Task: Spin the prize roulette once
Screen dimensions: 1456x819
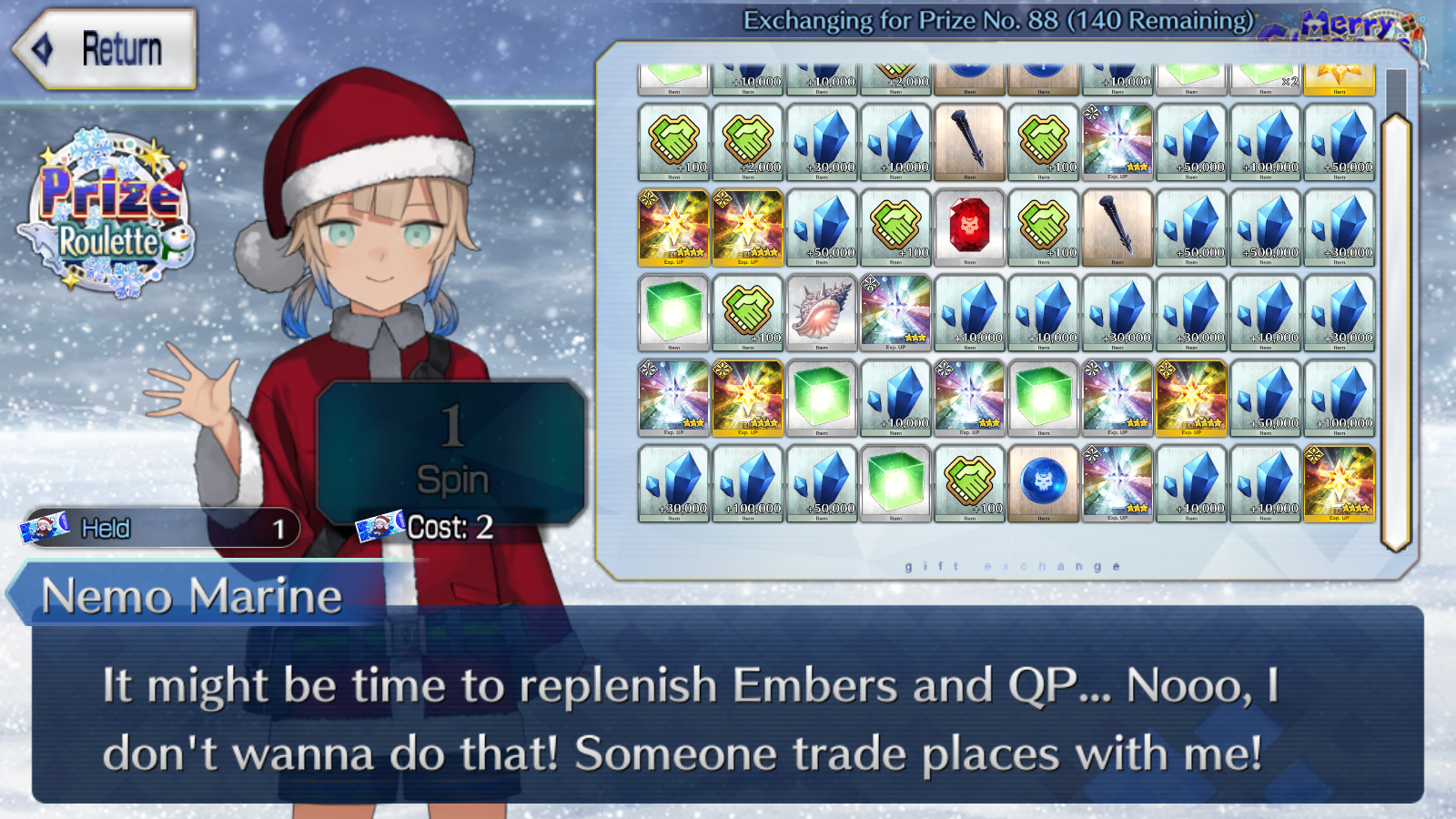Action: (451, 450)
